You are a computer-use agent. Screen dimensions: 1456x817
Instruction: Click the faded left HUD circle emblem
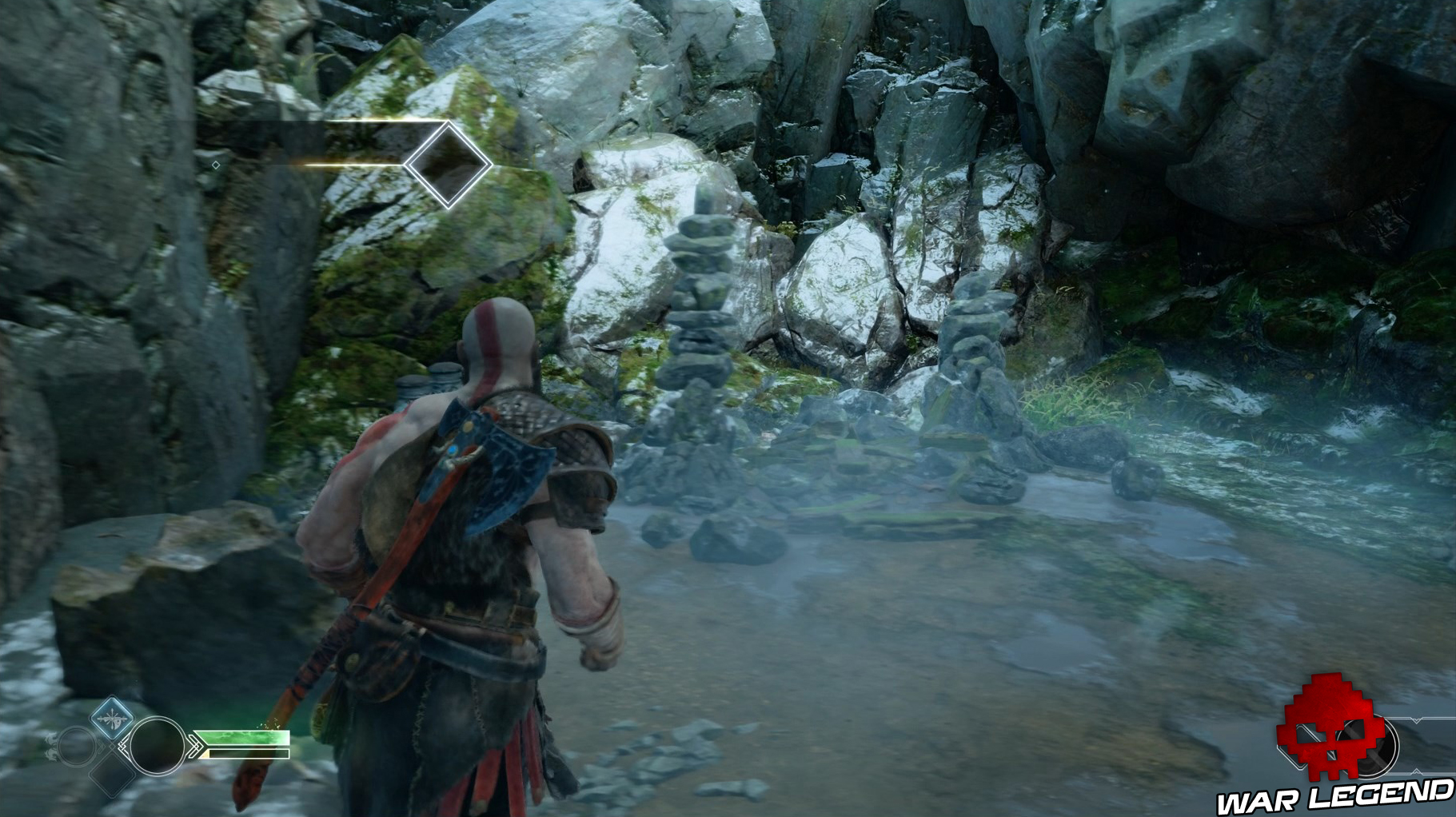[x=74, y=746]
